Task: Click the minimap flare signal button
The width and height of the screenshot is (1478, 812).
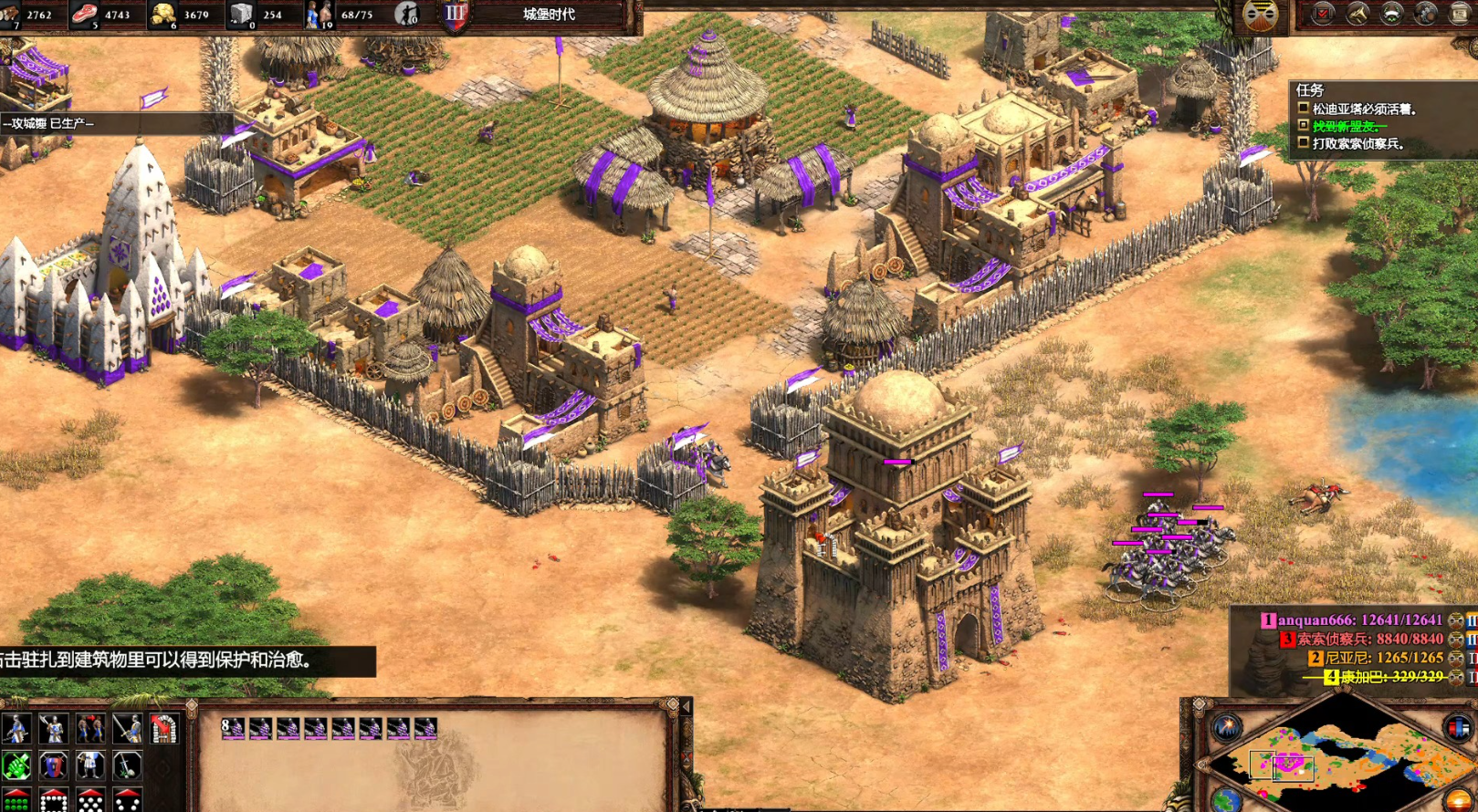Action: 1226,728
